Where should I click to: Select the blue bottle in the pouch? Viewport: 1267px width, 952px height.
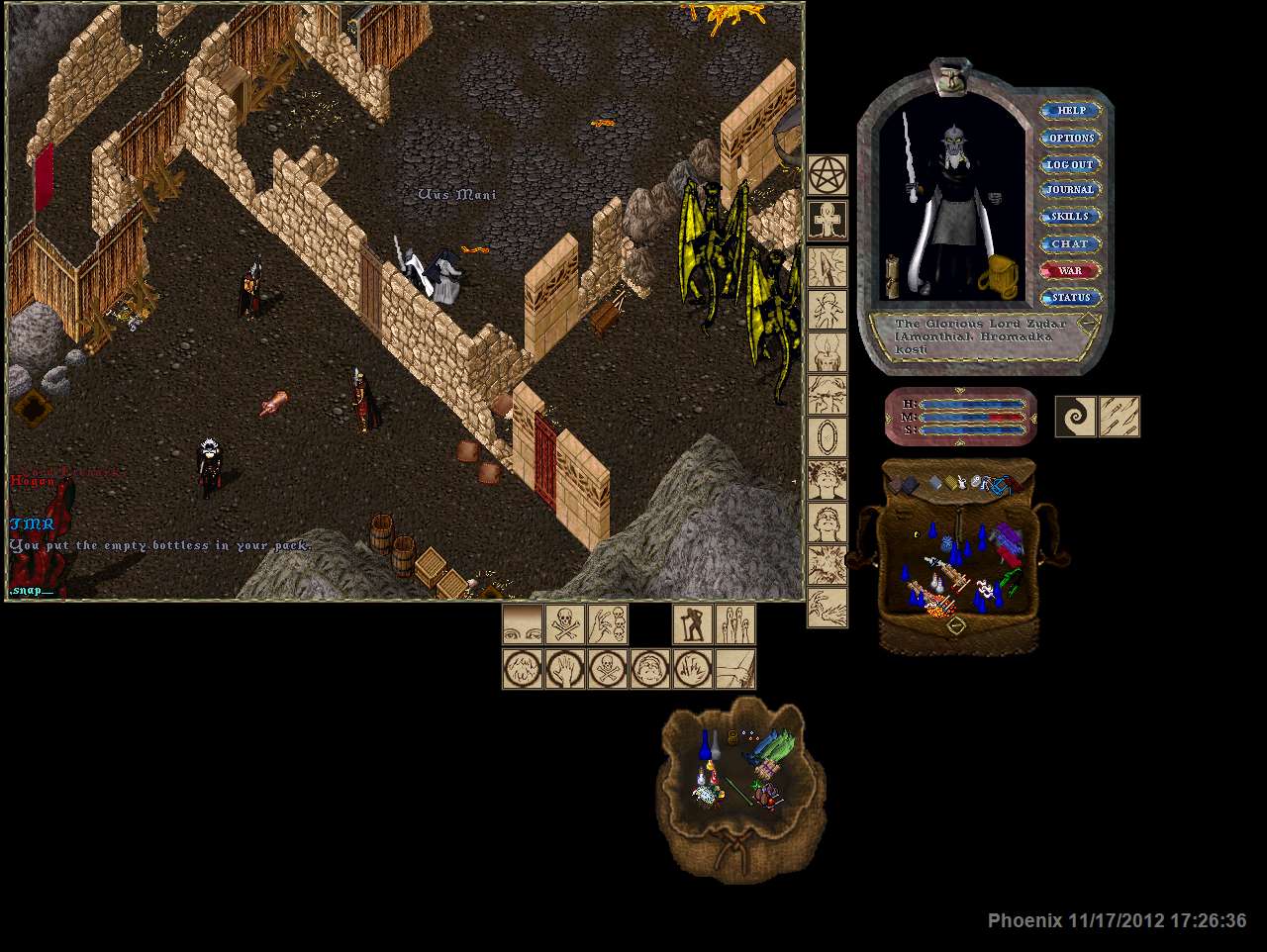click(706, 745)
